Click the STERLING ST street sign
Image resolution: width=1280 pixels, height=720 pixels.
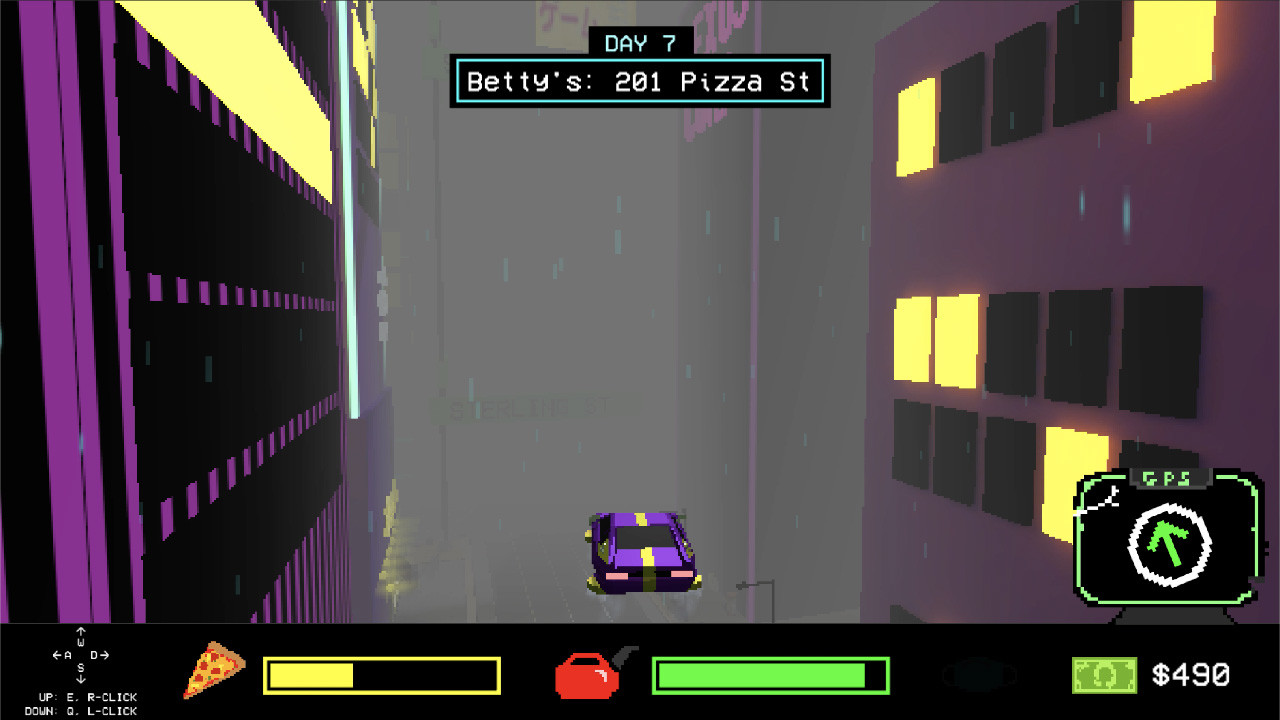tap(530, 406)
